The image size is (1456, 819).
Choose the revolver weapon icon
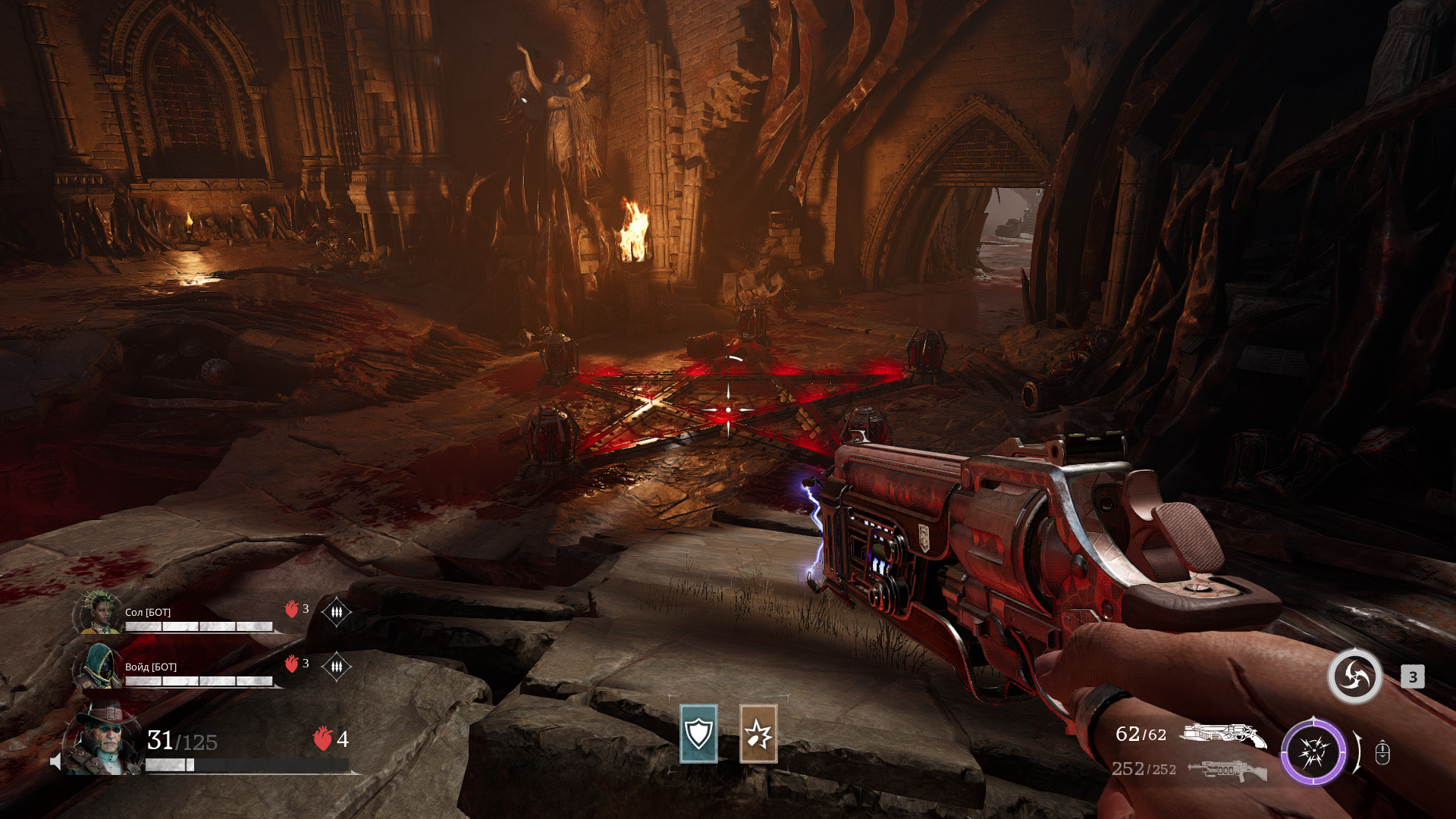pos(1222,734)
